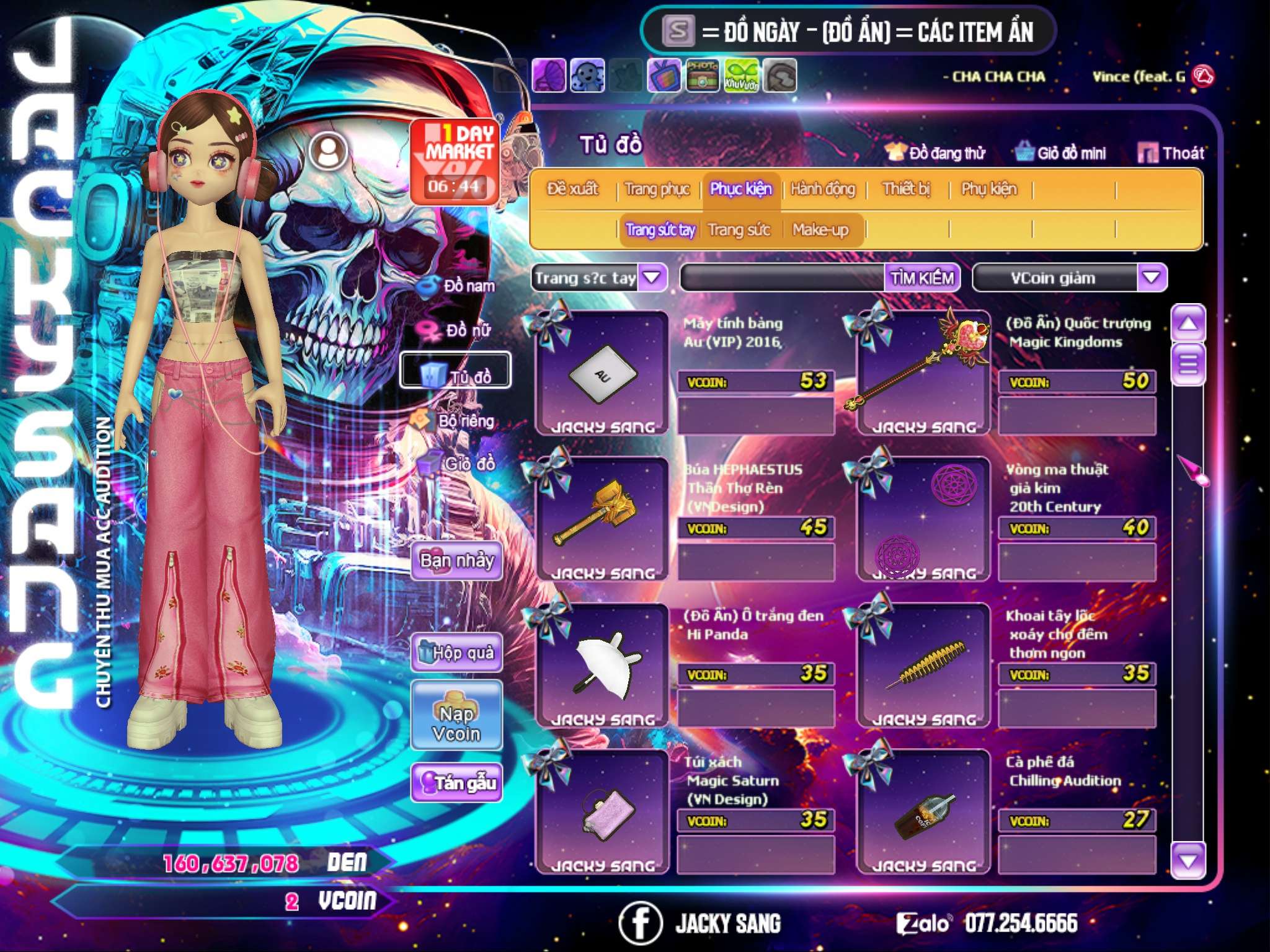Switch to the Trang phục tab
Image resolution: width=1270 pixels, height=952 pixels.
pos(657,189)
